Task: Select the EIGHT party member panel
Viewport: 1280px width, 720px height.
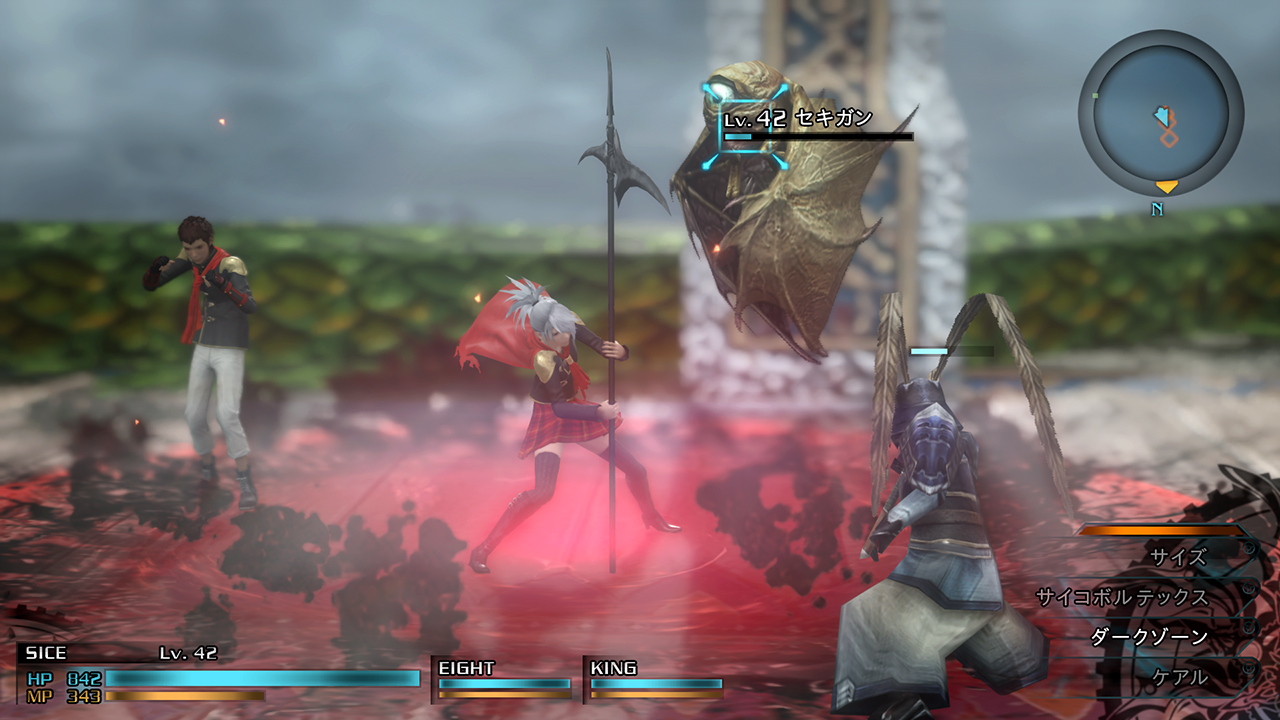Action: (x=504, y=679)
